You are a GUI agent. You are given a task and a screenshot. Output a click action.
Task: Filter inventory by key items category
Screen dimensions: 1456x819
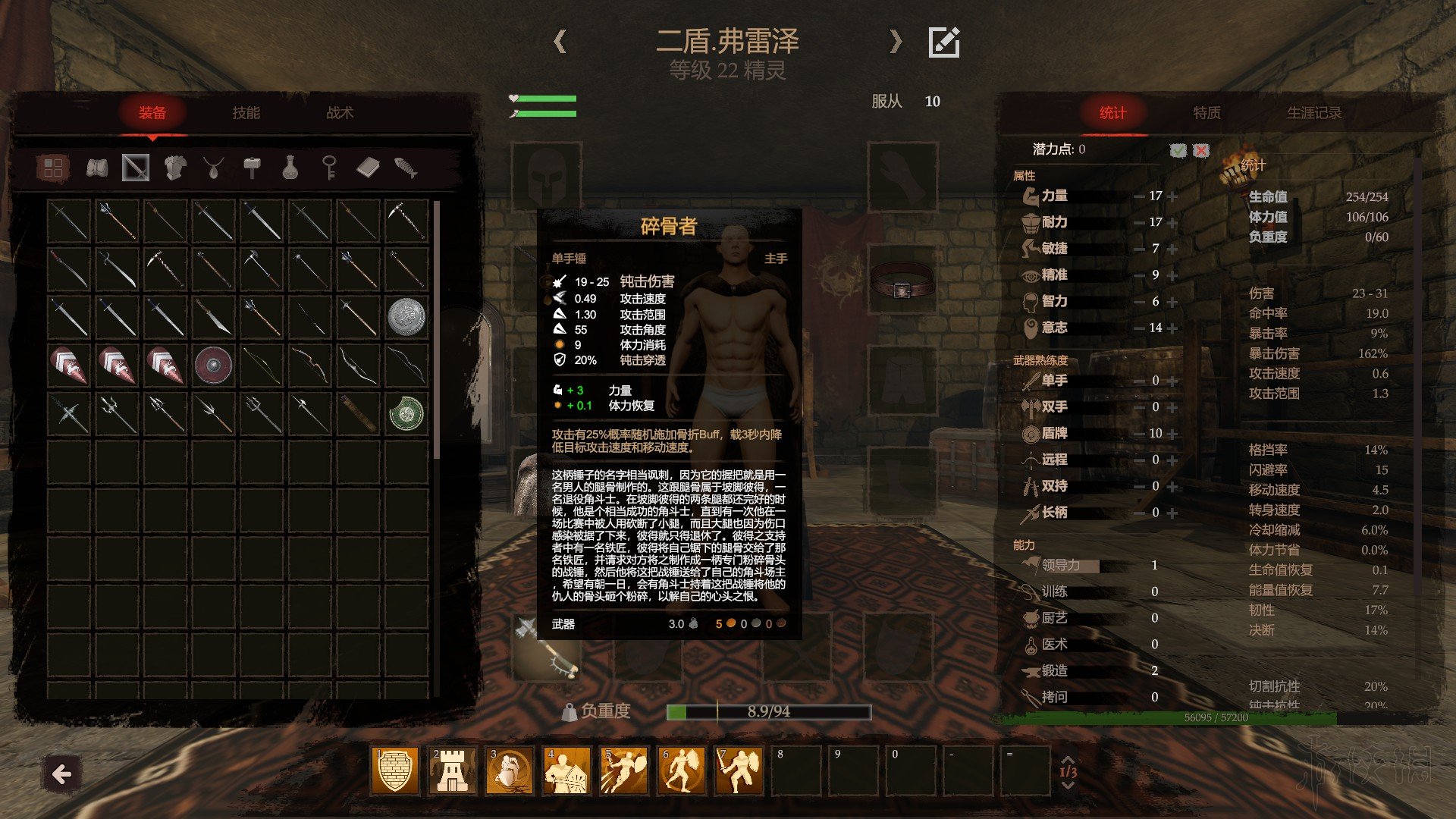[x=329, y=168]
